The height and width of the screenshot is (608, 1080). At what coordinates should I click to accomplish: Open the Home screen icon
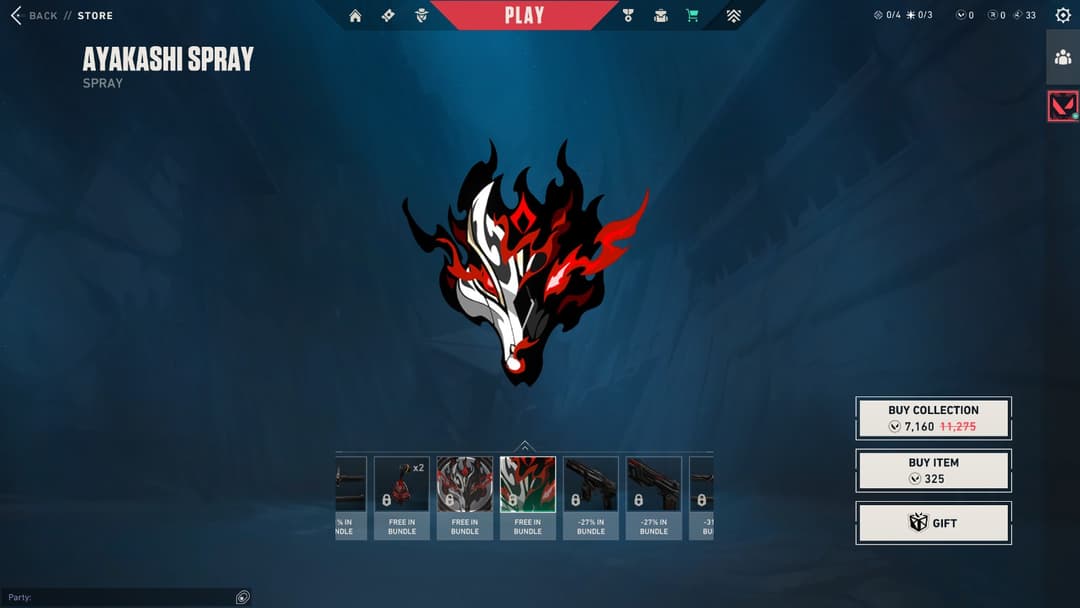tap(355, 16)
